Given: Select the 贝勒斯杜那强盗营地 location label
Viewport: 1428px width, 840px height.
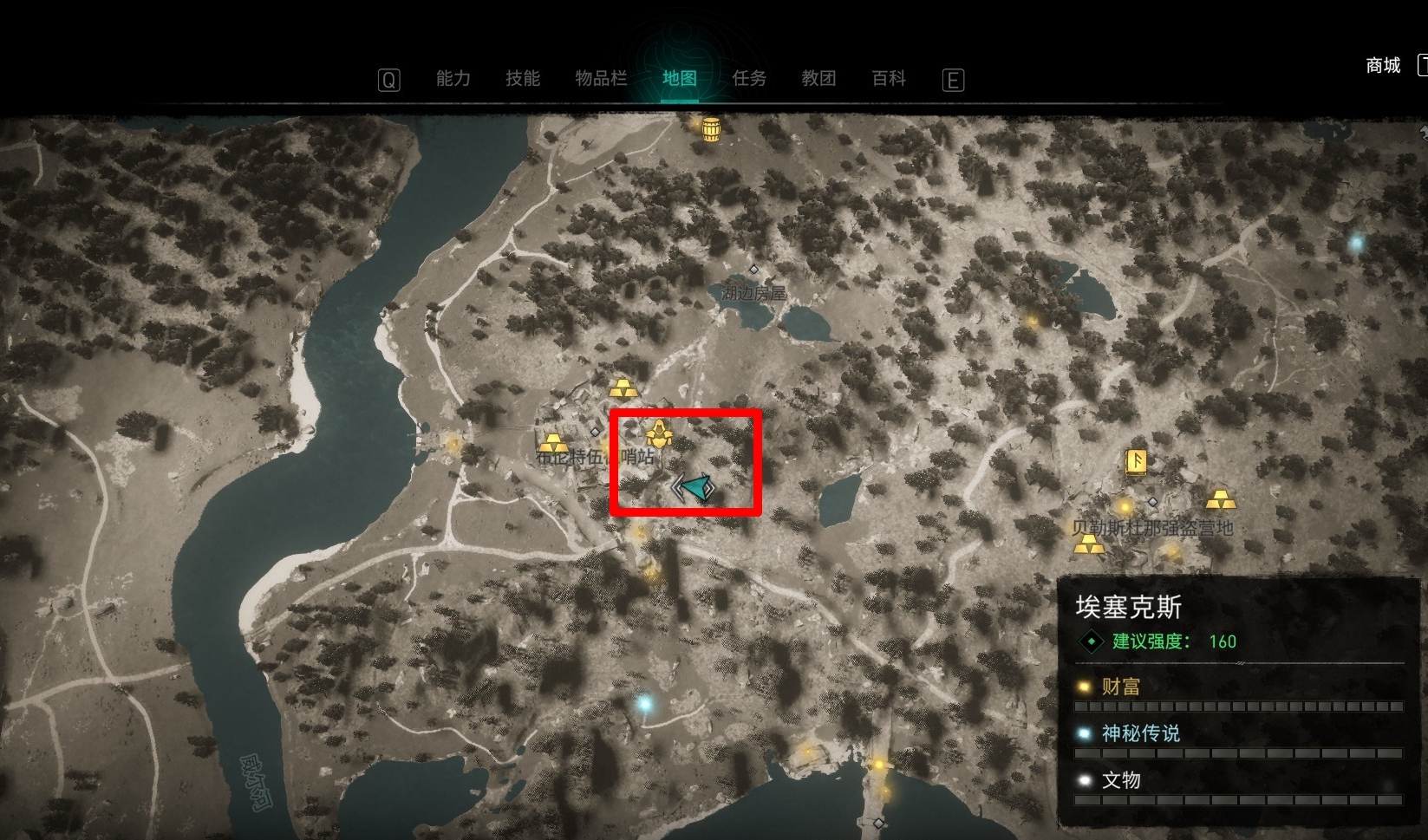Looking at the screenshot, I should (x=1152, y=528).
